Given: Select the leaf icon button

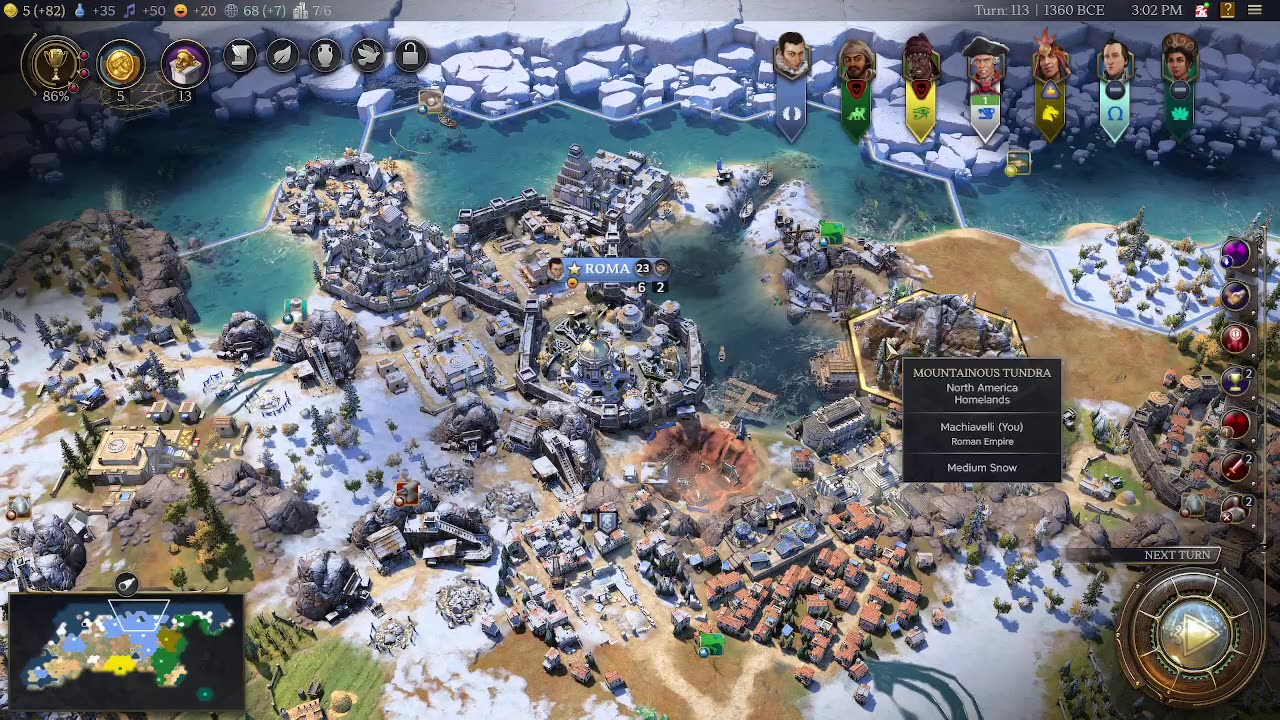Looking at the screenshot, I should coord(283,55).
